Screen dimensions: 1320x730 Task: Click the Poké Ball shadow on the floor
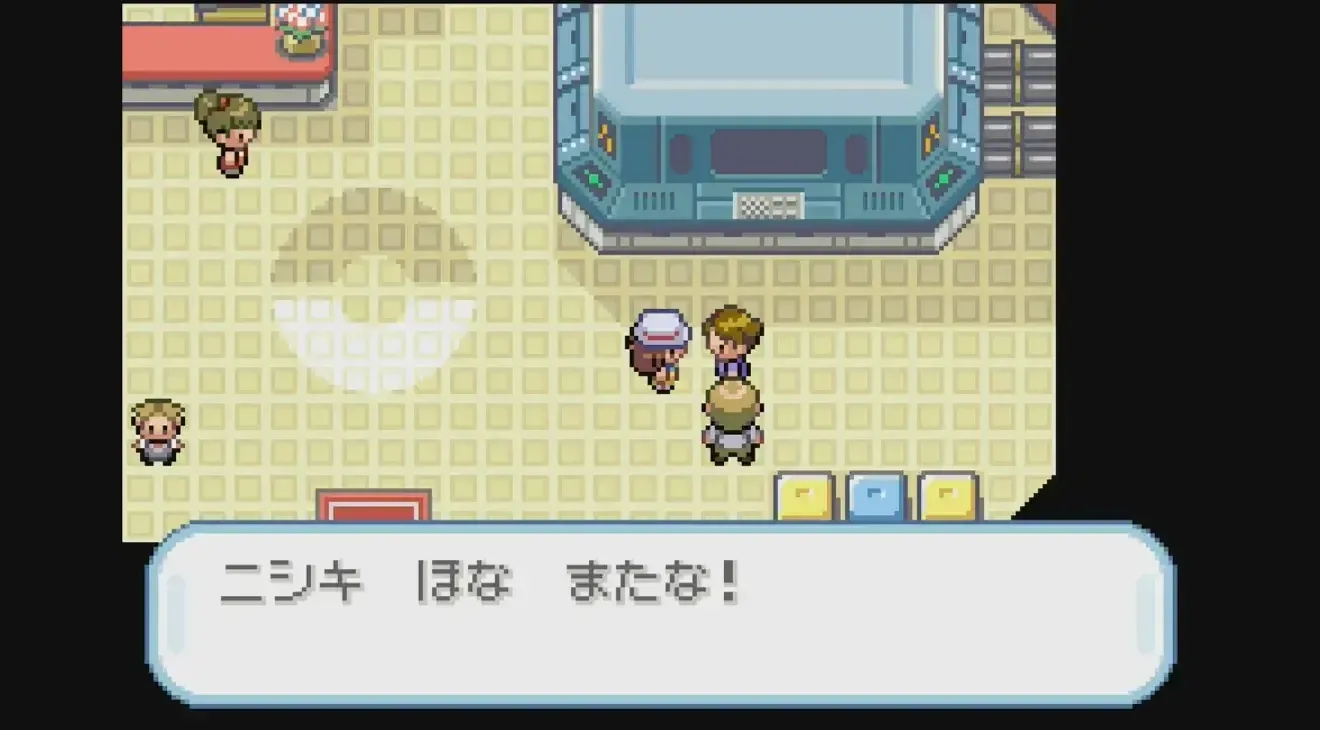pos(373,290)
